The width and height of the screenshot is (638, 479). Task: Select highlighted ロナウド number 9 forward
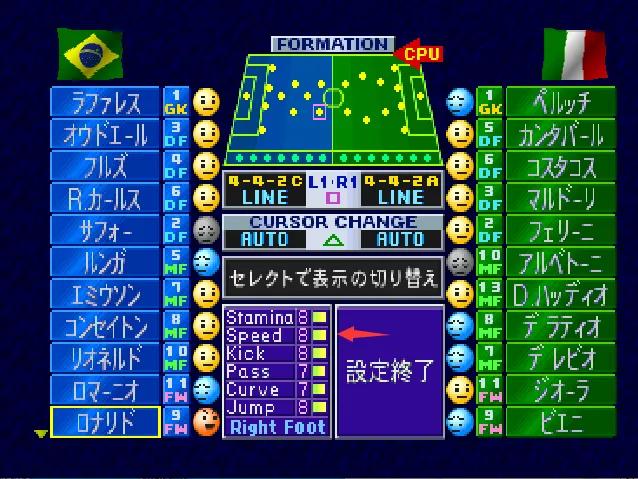coord(105,422)
